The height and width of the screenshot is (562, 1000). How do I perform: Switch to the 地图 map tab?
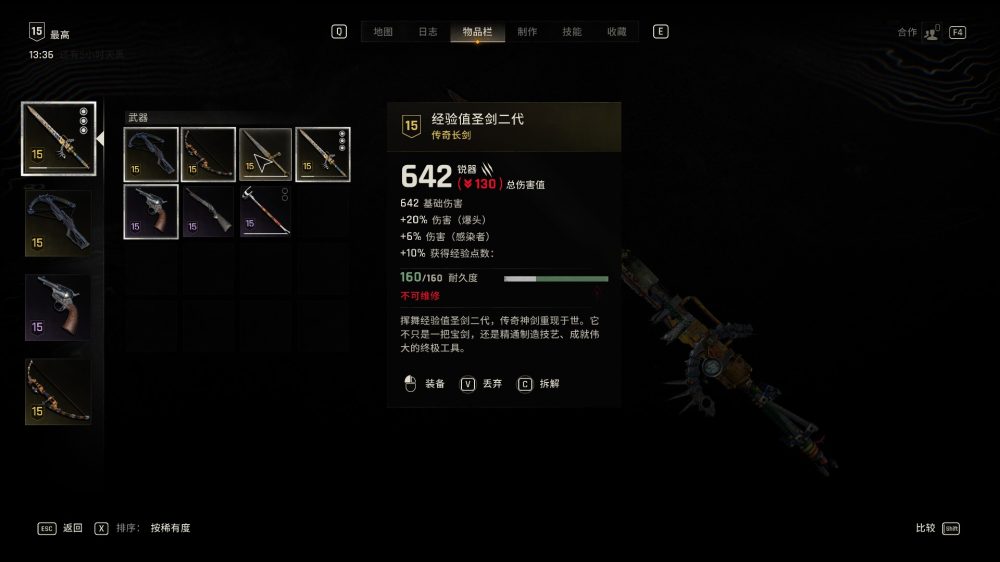pyautogui.click(x=383, y=32)
